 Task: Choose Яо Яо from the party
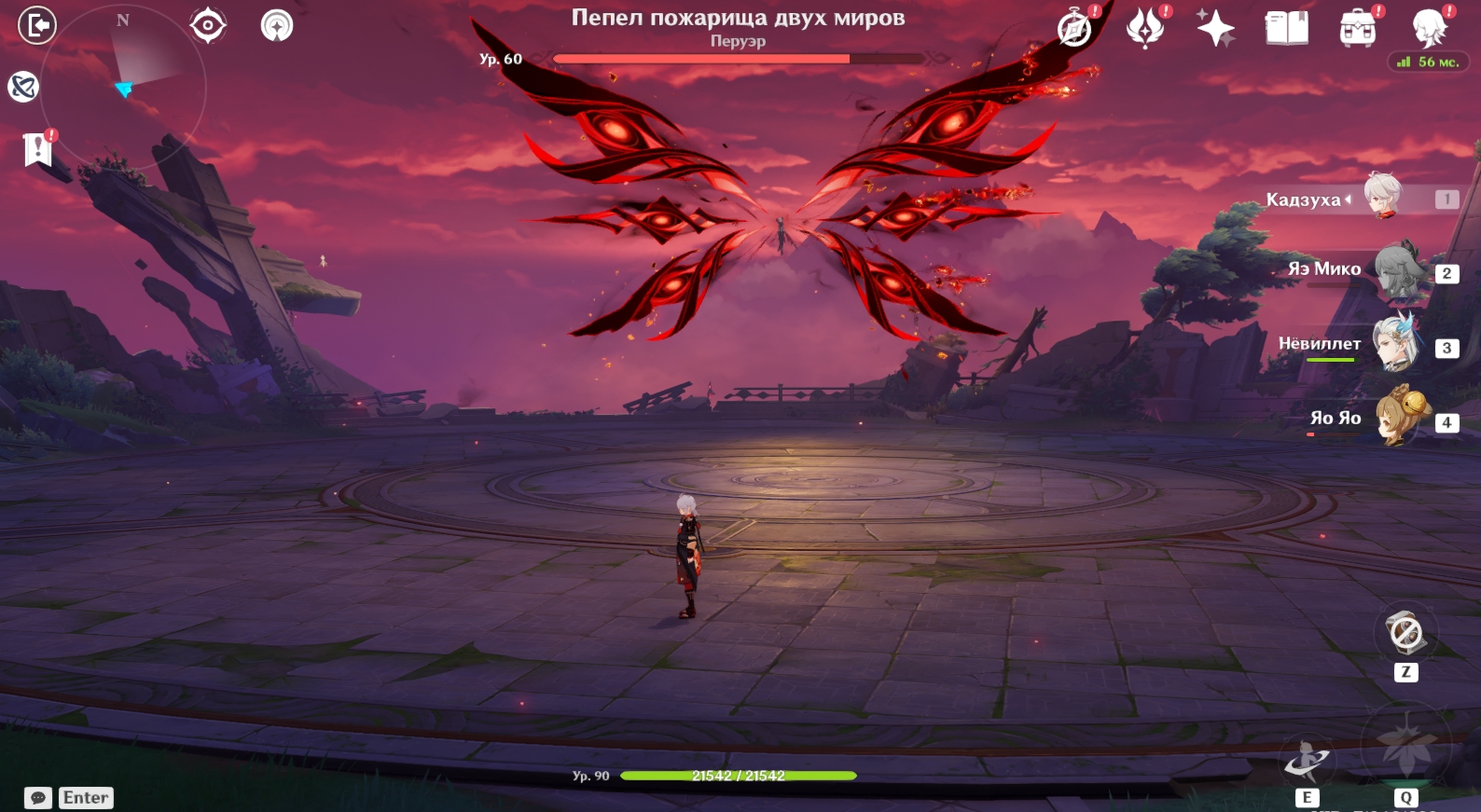click(x=1399, y=418)
